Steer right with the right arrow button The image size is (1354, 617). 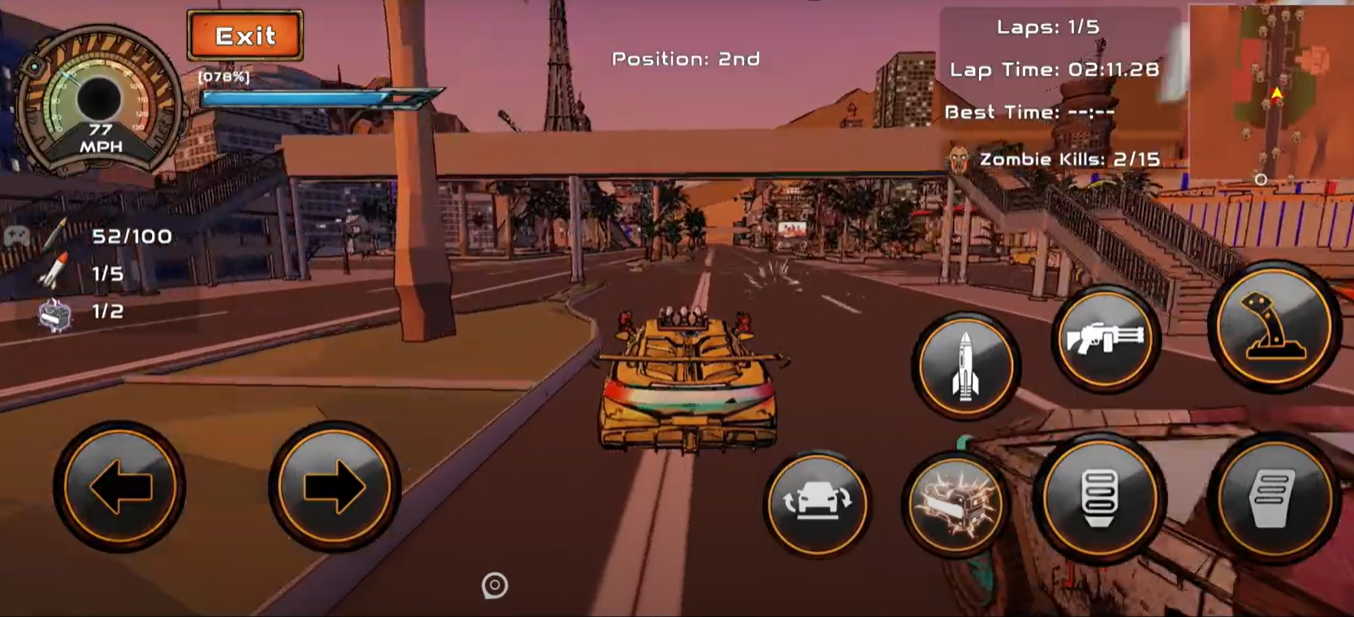(x=335, y=487)
